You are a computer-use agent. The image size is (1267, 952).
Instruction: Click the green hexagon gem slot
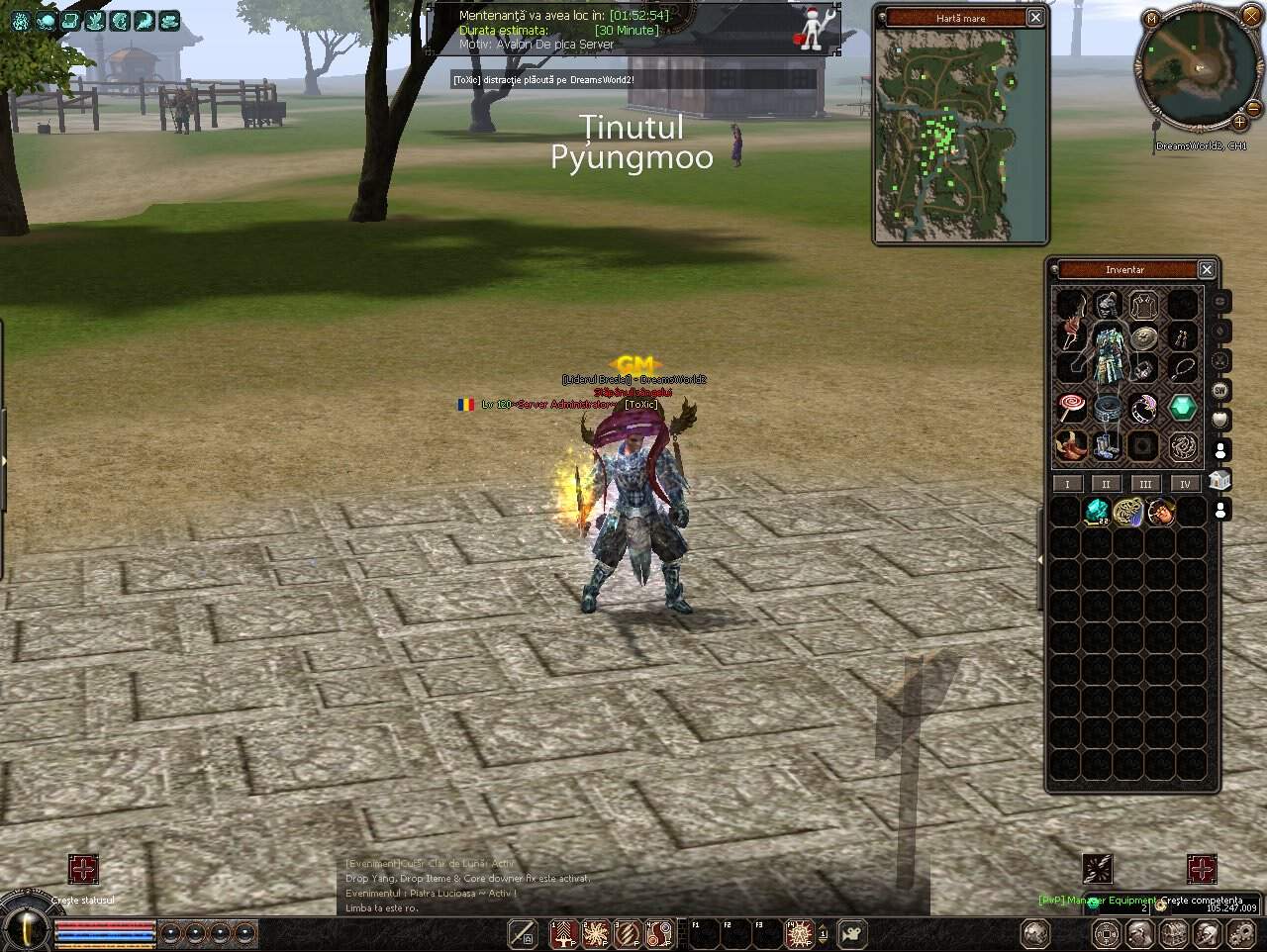click(1182, 408)
